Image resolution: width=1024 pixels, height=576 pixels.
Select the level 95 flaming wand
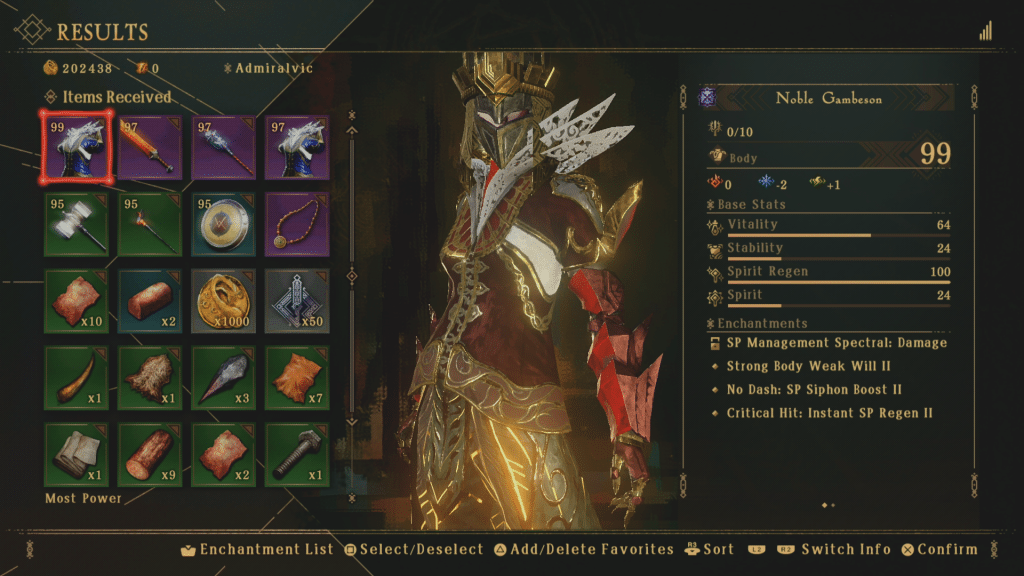150,224
